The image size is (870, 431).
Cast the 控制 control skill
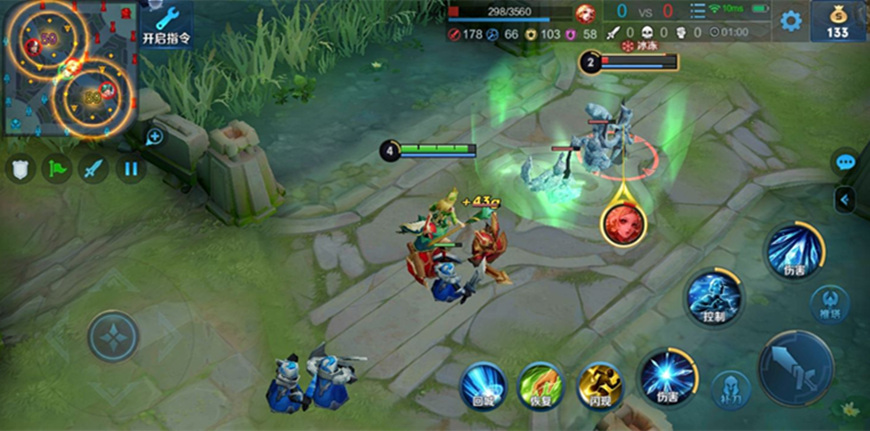tap(713, 297)
